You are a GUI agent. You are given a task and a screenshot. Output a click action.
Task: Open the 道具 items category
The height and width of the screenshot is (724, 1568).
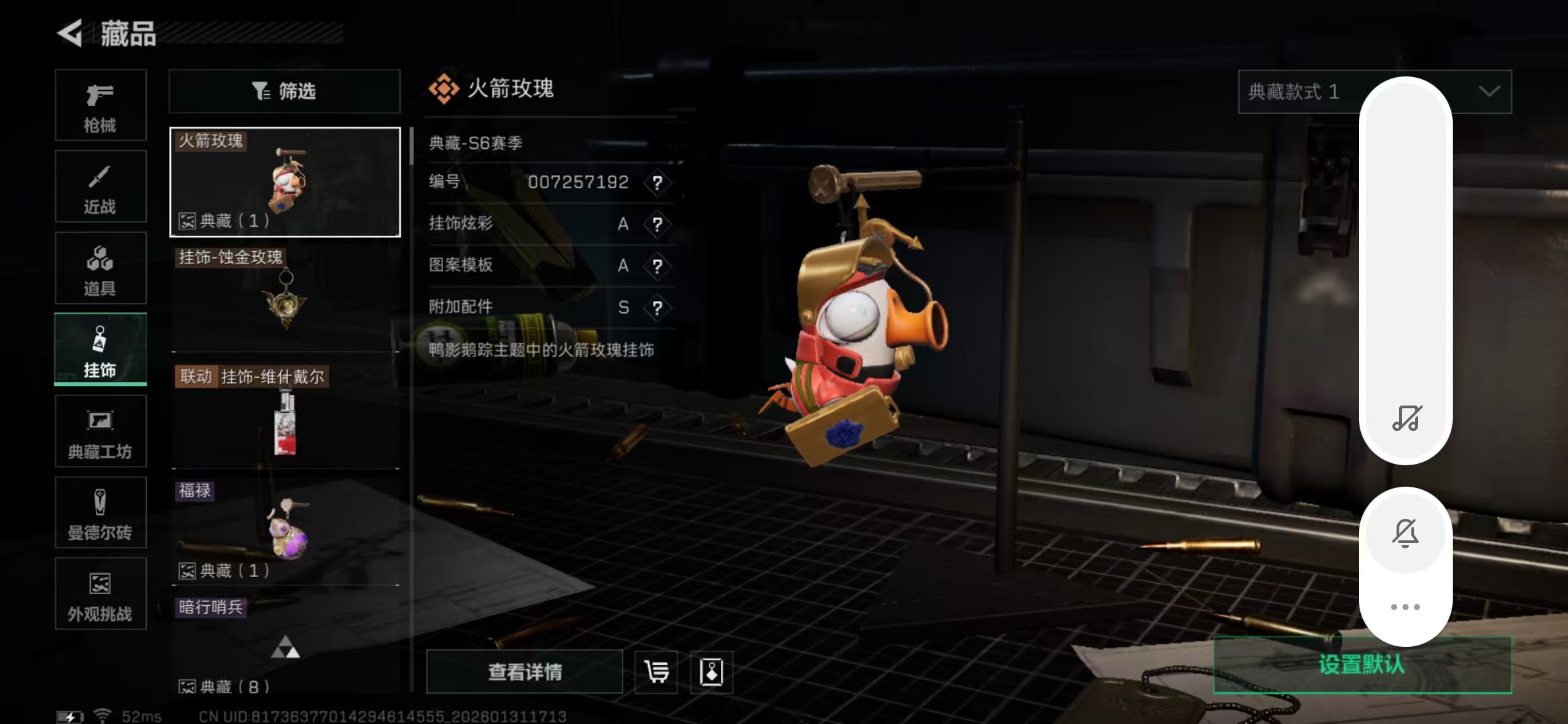click(x=101, y=268)
